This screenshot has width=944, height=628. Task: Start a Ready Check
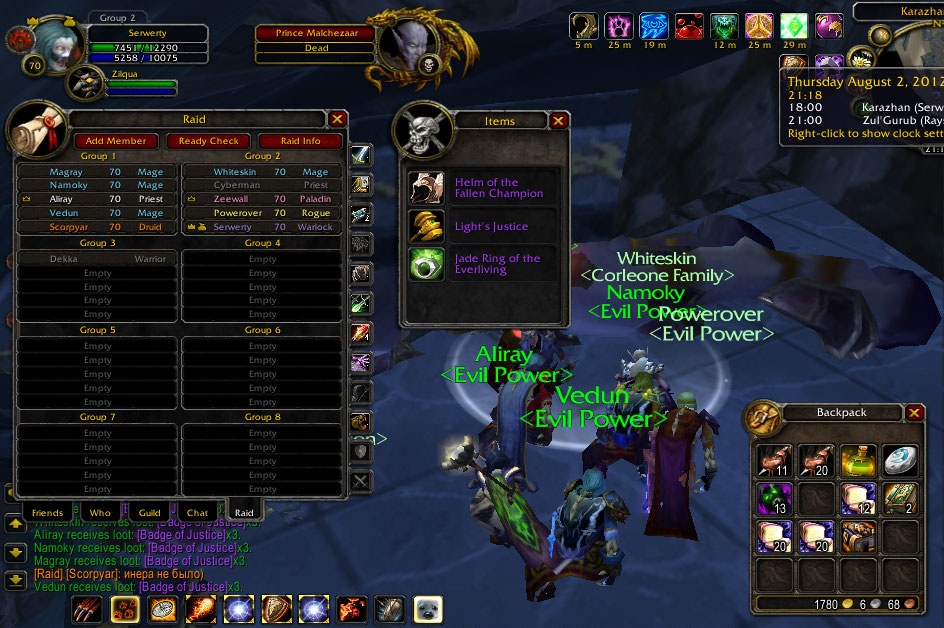point(209,141)
